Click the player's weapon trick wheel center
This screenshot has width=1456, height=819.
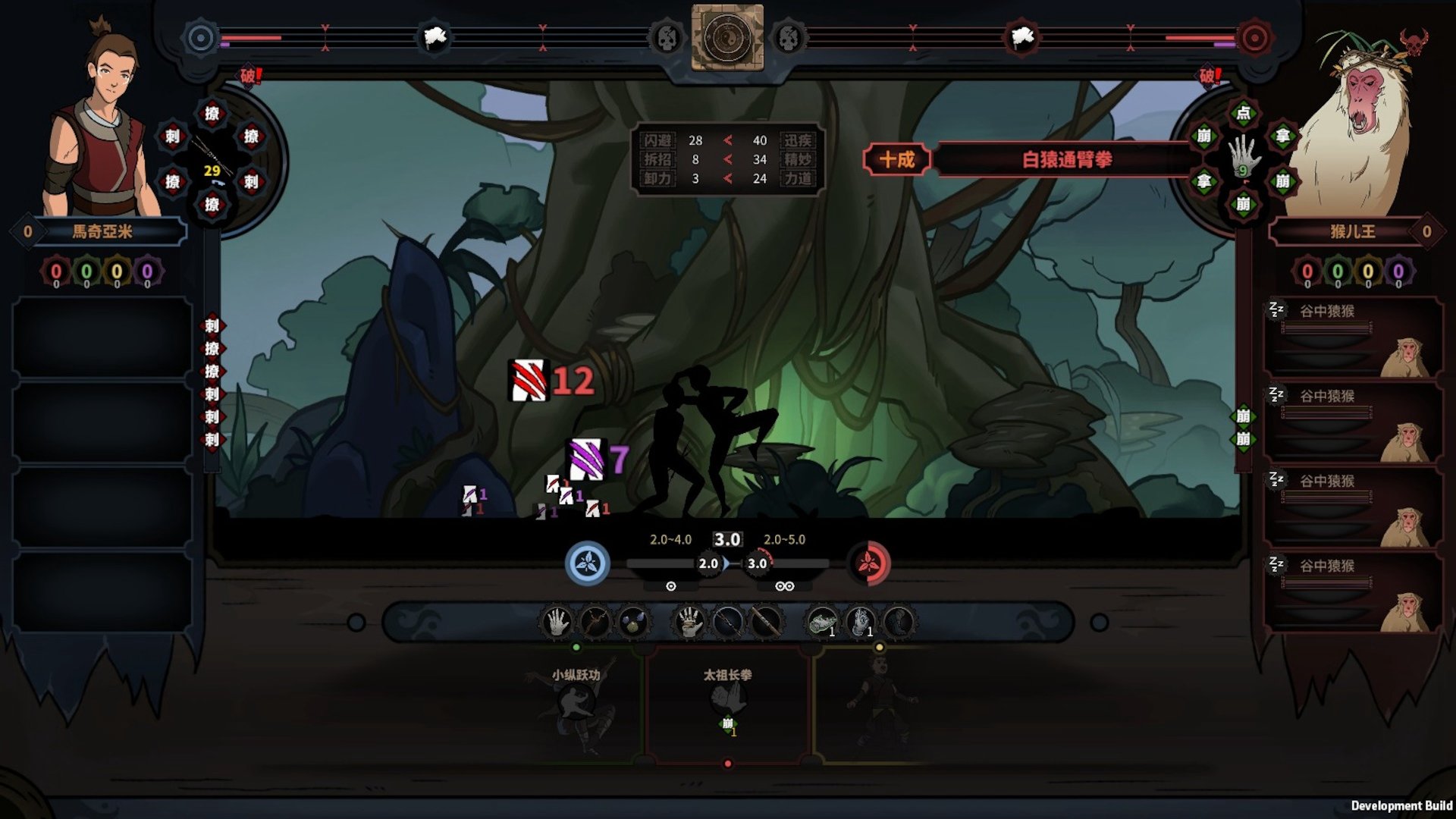click(212, 159)
